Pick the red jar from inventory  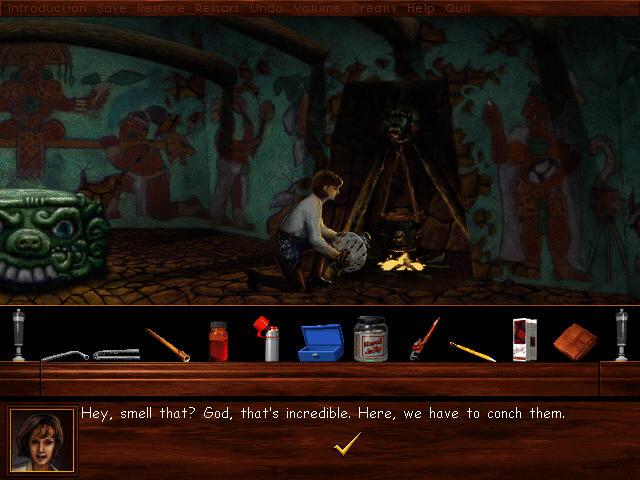(x=219, y=341)
